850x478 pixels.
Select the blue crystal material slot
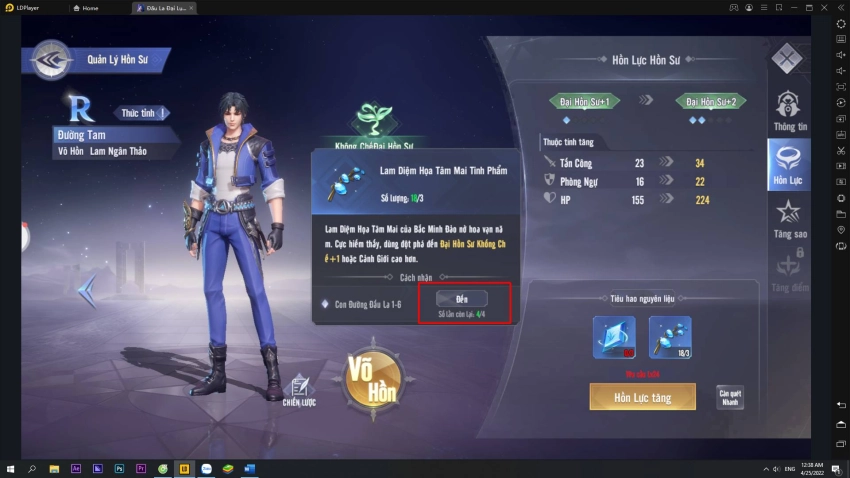613,337
